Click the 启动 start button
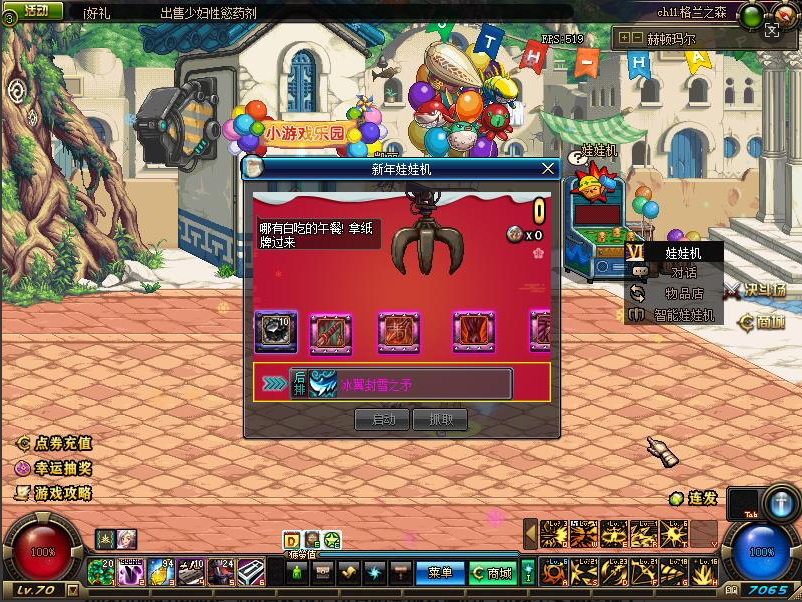Screen dimensions: 802x602 383,420
